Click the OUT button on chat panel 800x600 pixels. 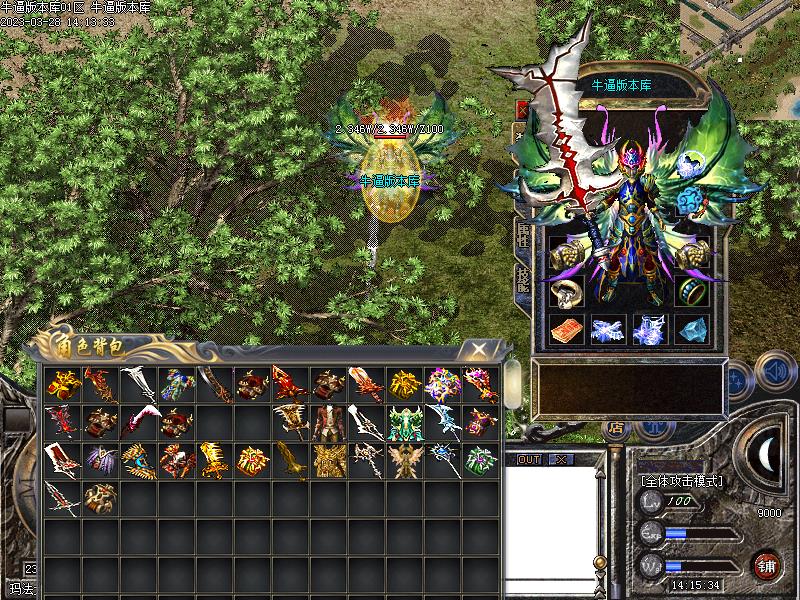pos(528,459)
